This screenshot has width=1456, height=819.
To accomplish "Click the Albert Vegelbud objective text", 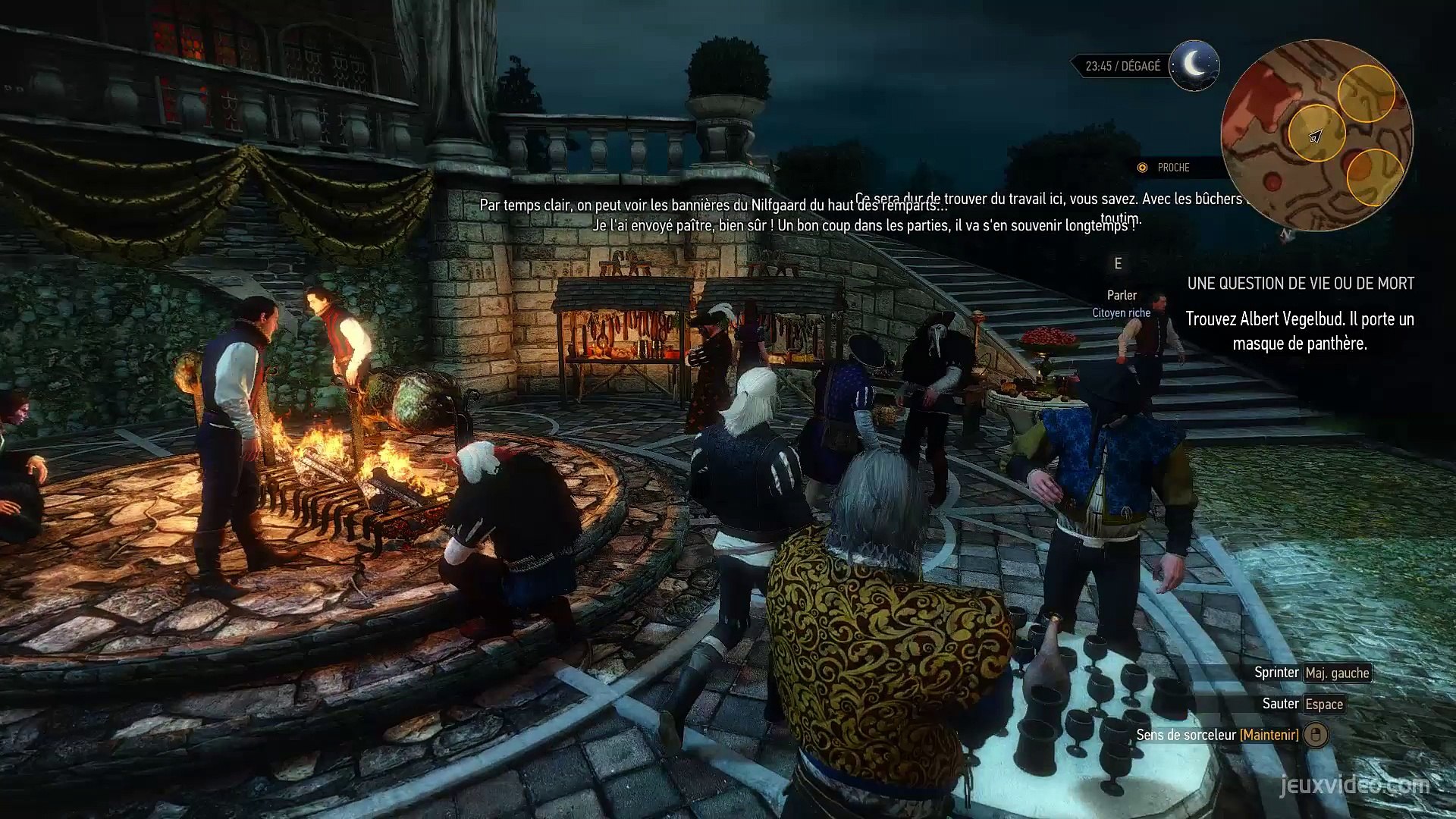I will pos(1299,331).
